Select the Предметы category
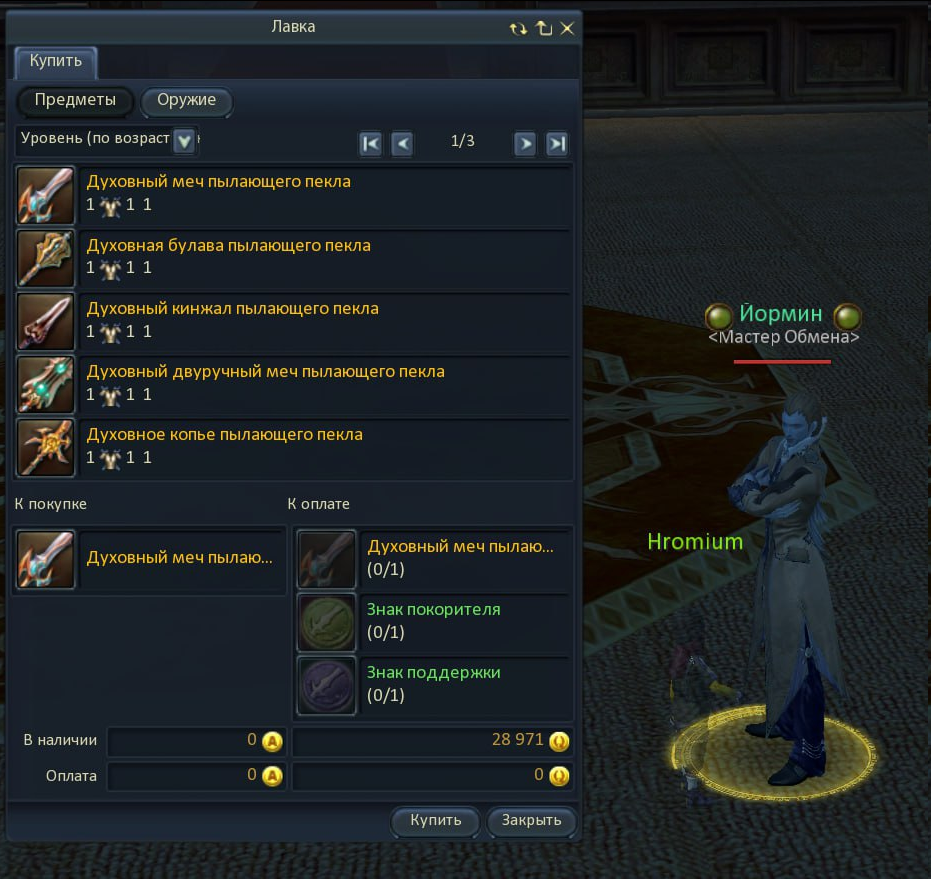The height and width of the screenshot is (879, 931). pos(75,101)
